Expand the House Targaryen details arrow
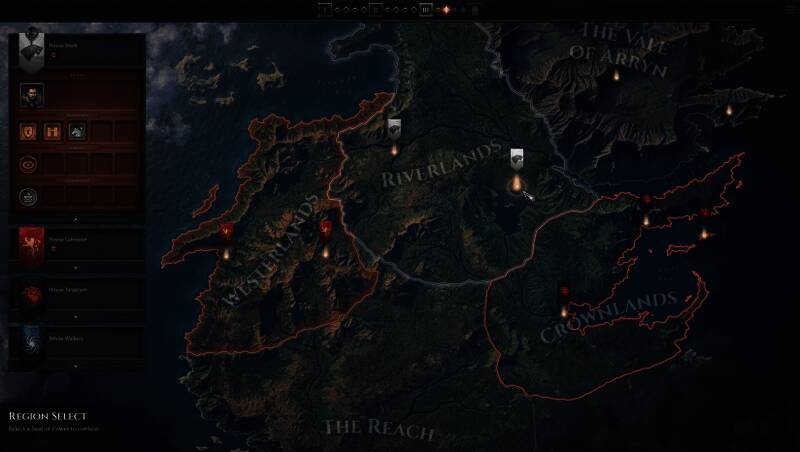Screen dimensions: 800x452 (x=76, y=316)
